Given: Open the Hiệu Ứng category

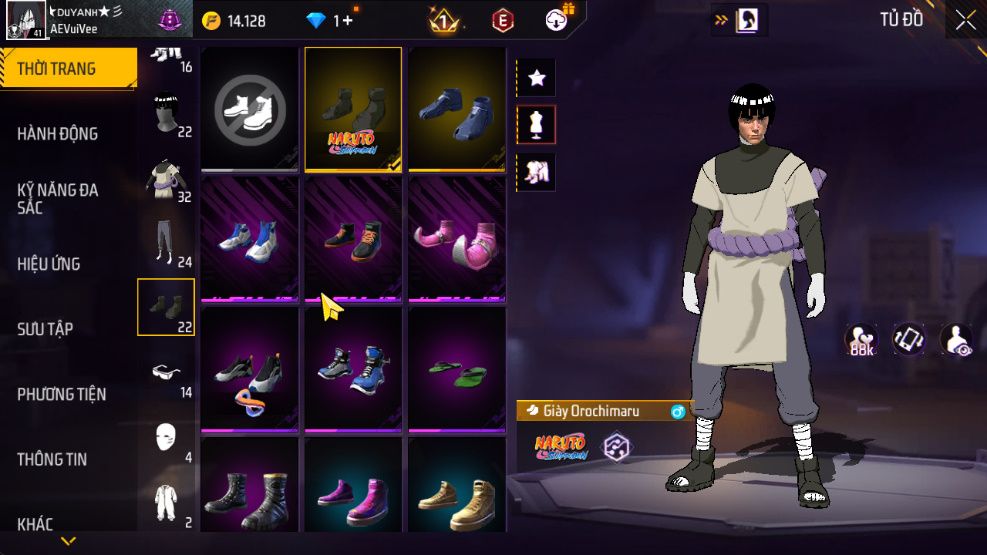Looking at the screenshot, I should click(x=49, y=264).
